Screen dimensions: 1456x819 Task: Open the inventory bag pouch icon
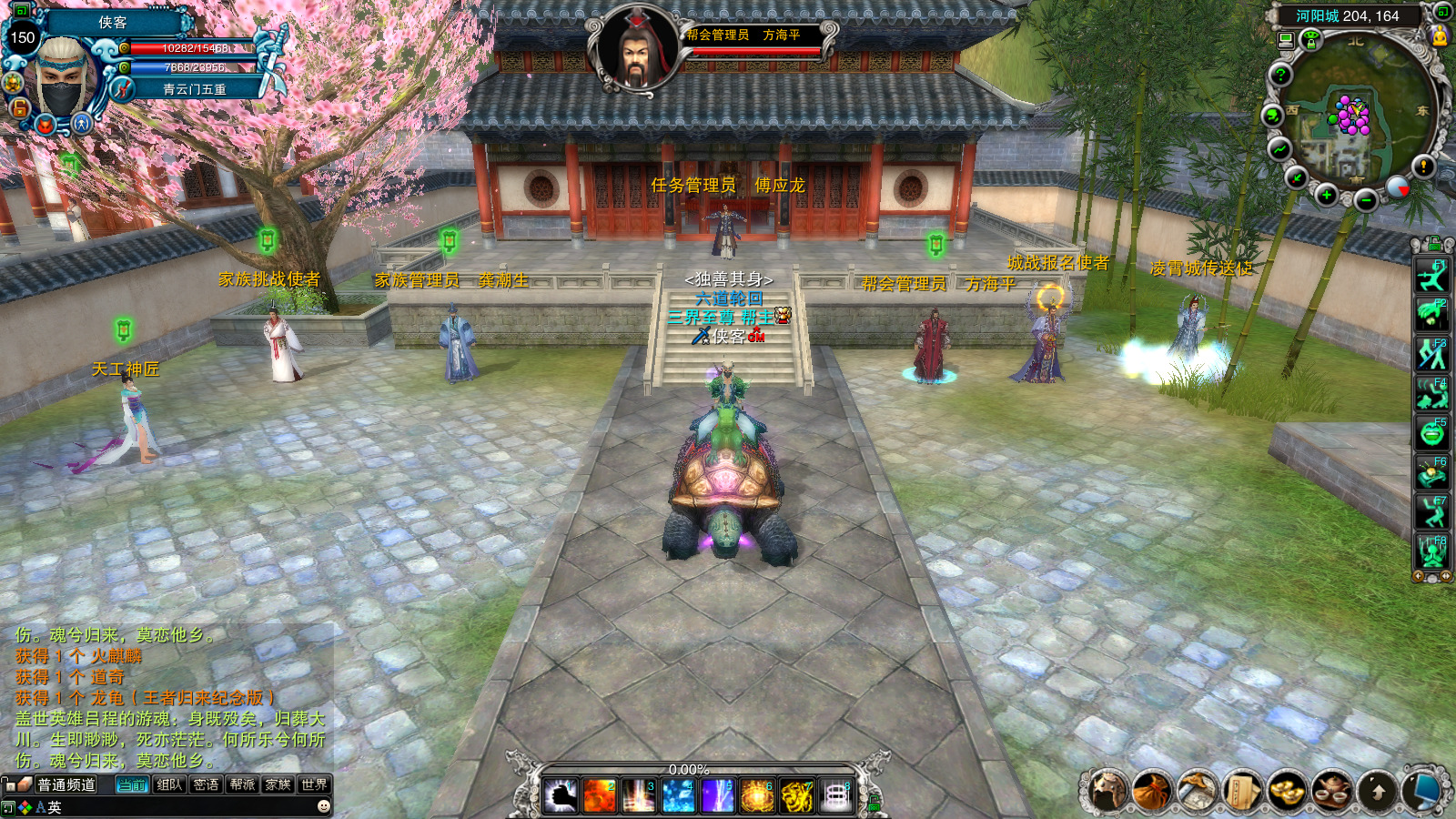coord(1153,791)
